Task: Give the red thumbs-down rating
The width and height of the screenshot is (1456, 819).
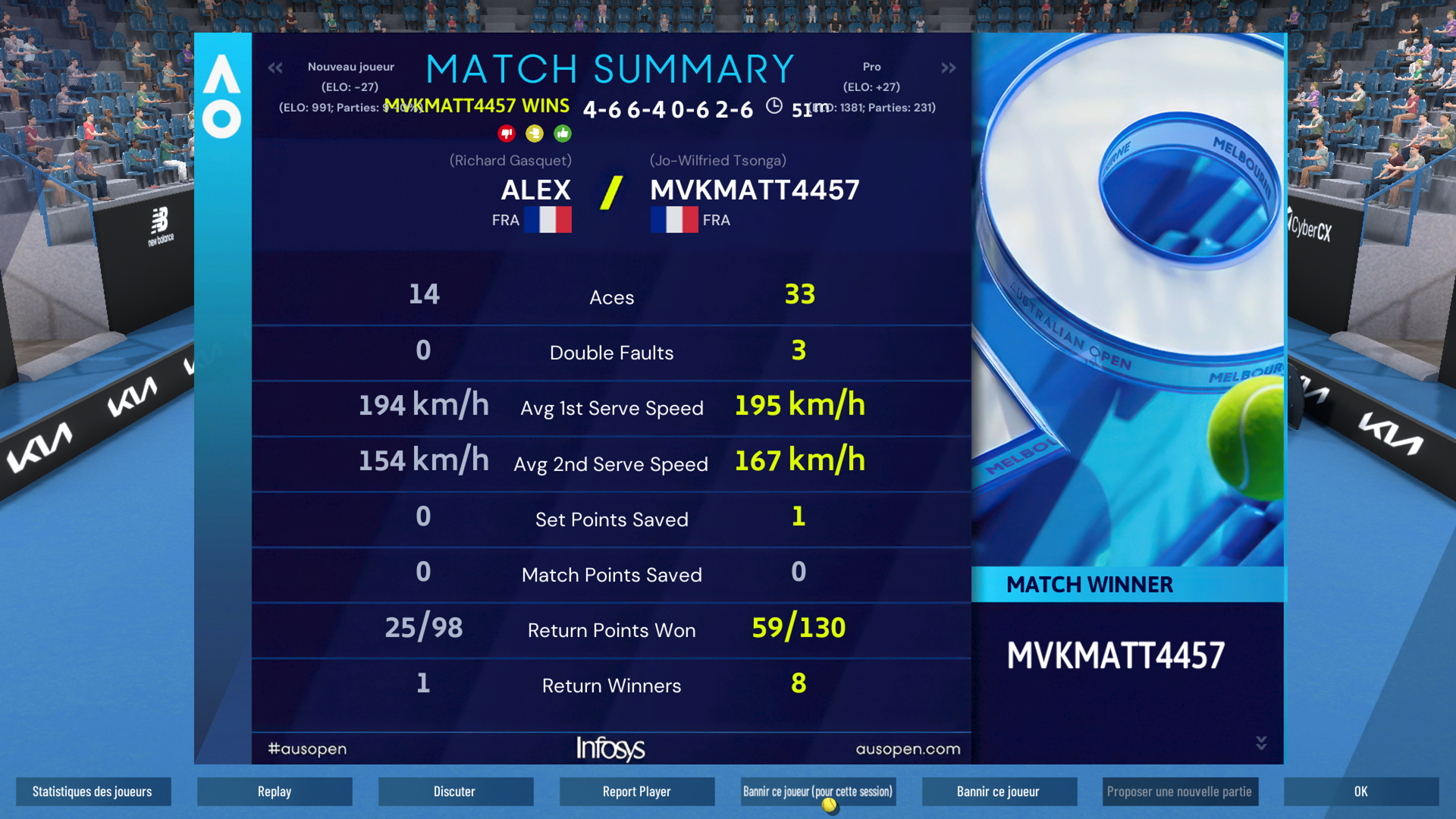Action: click(x=507, y=134)
